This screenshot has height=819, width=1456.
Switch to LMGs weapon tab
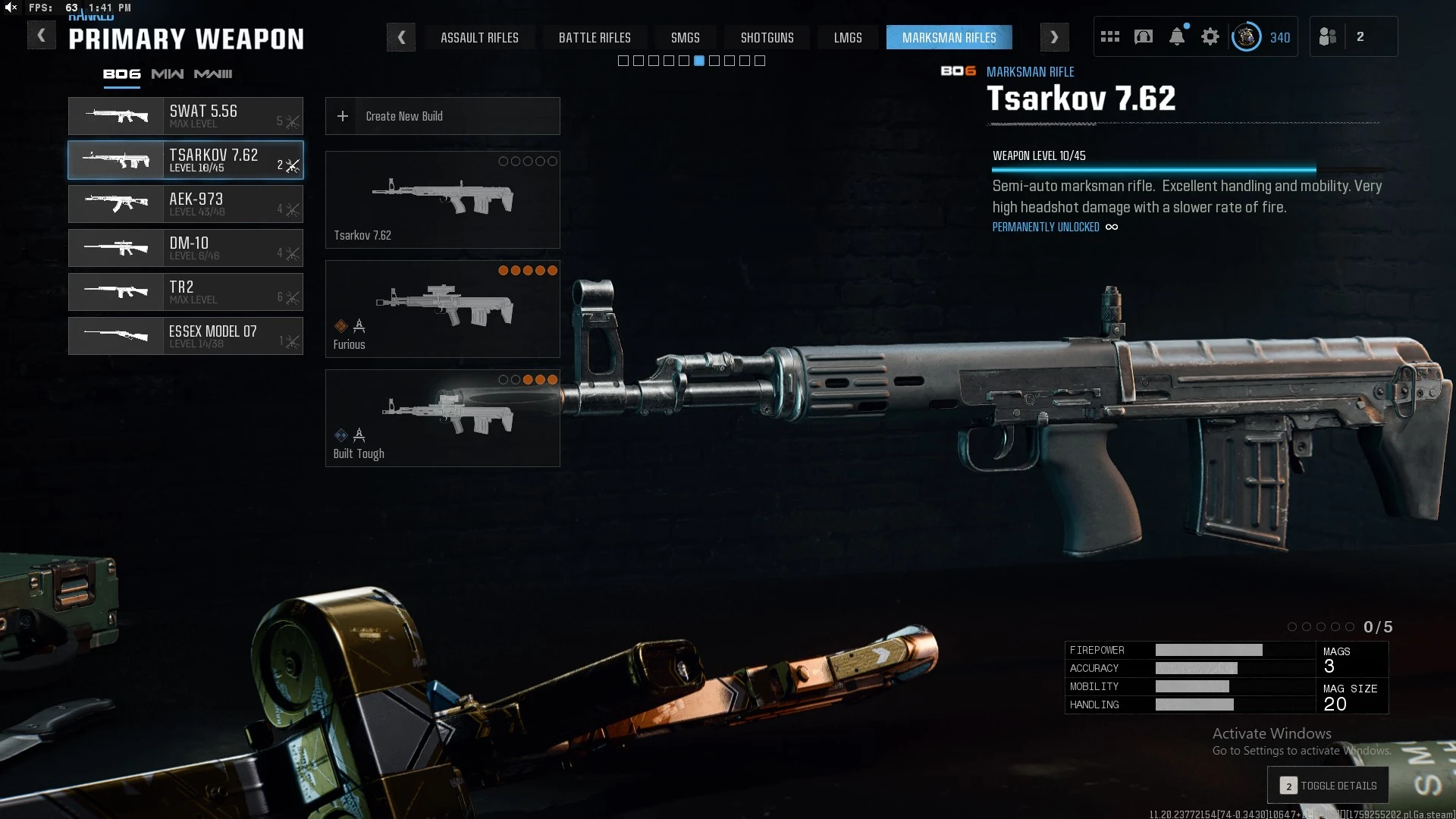[847, 37]
